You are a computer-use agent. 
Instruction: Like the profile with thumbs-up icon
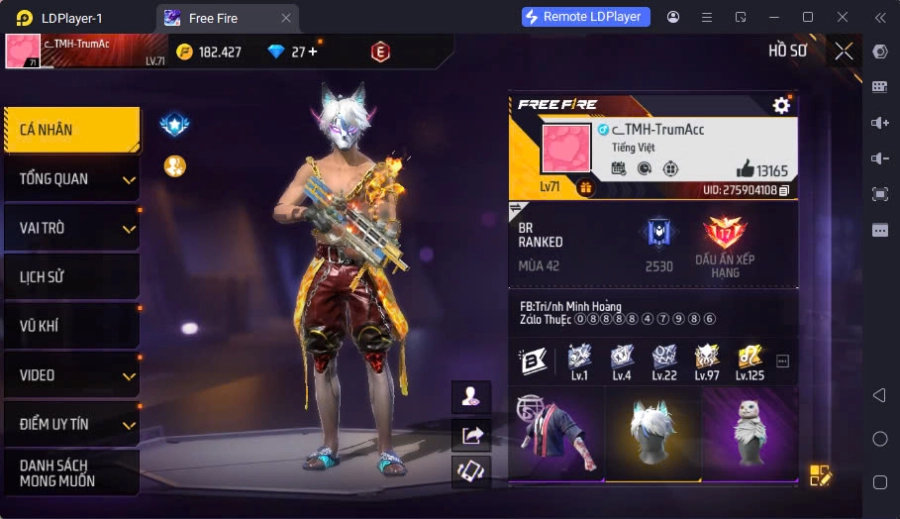pyautogui.click(x=744, y=169)
